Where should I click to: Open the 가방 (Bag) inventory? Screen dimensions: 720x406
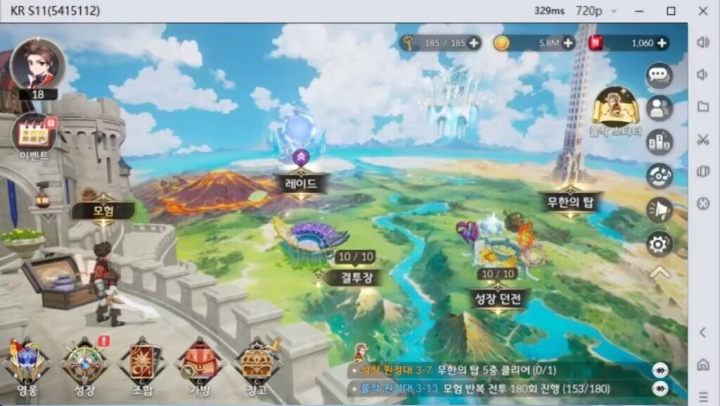[x=200, y=364]
